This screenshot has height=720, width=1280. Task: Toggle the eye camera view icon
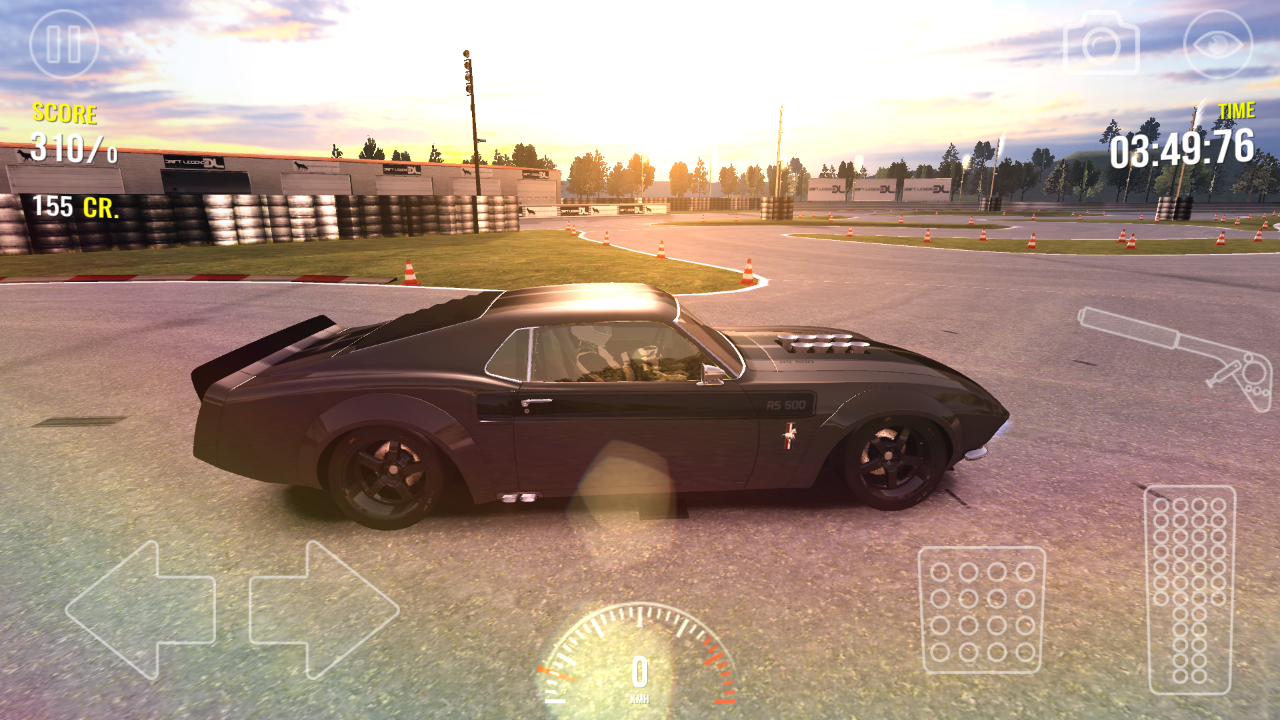[1217, 44]
